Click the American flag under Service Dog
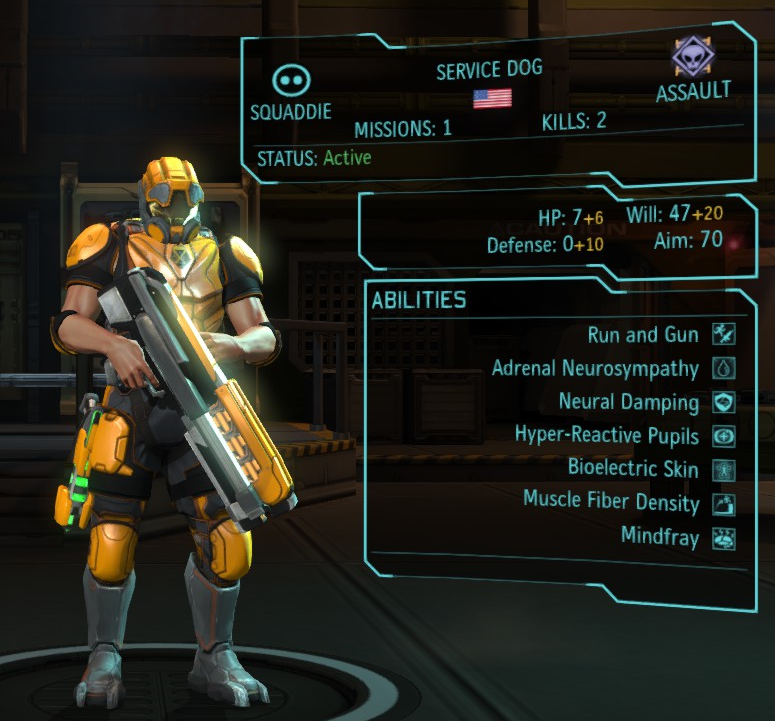 tap(492, 98)
